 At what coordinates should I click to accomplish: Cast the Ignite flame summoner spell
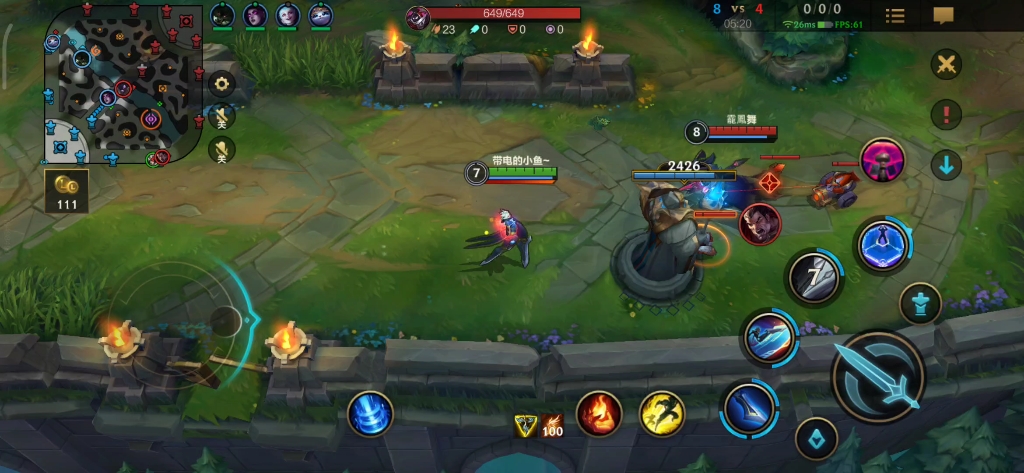pos(599,413)
